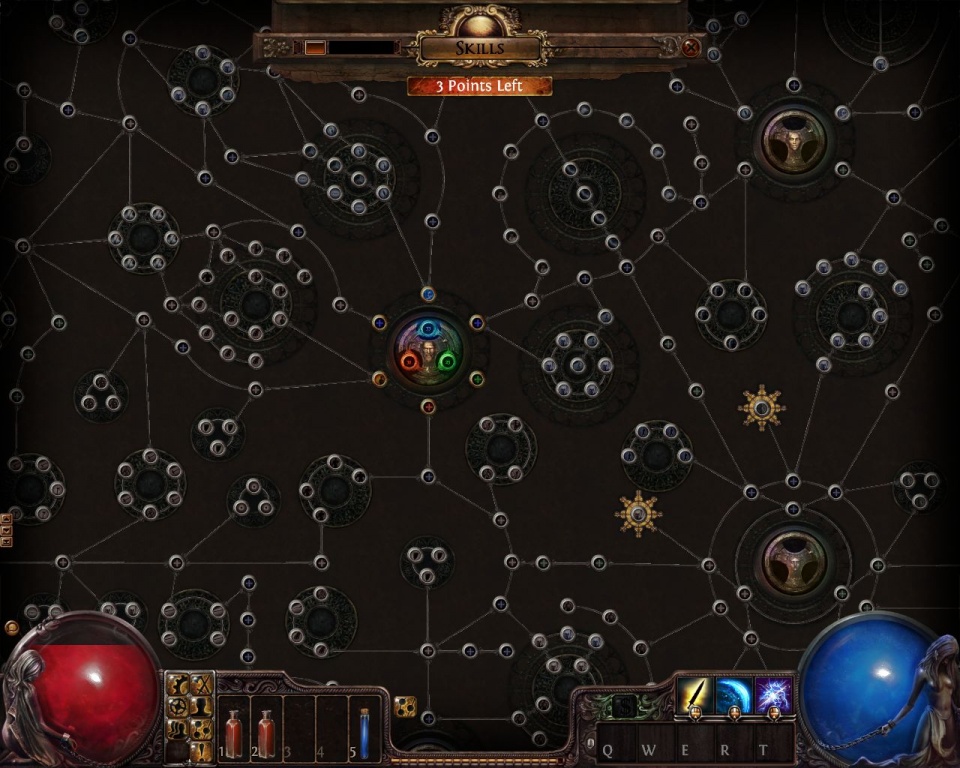Select the blue mana flask in slot 5

[x=364, y=733]
